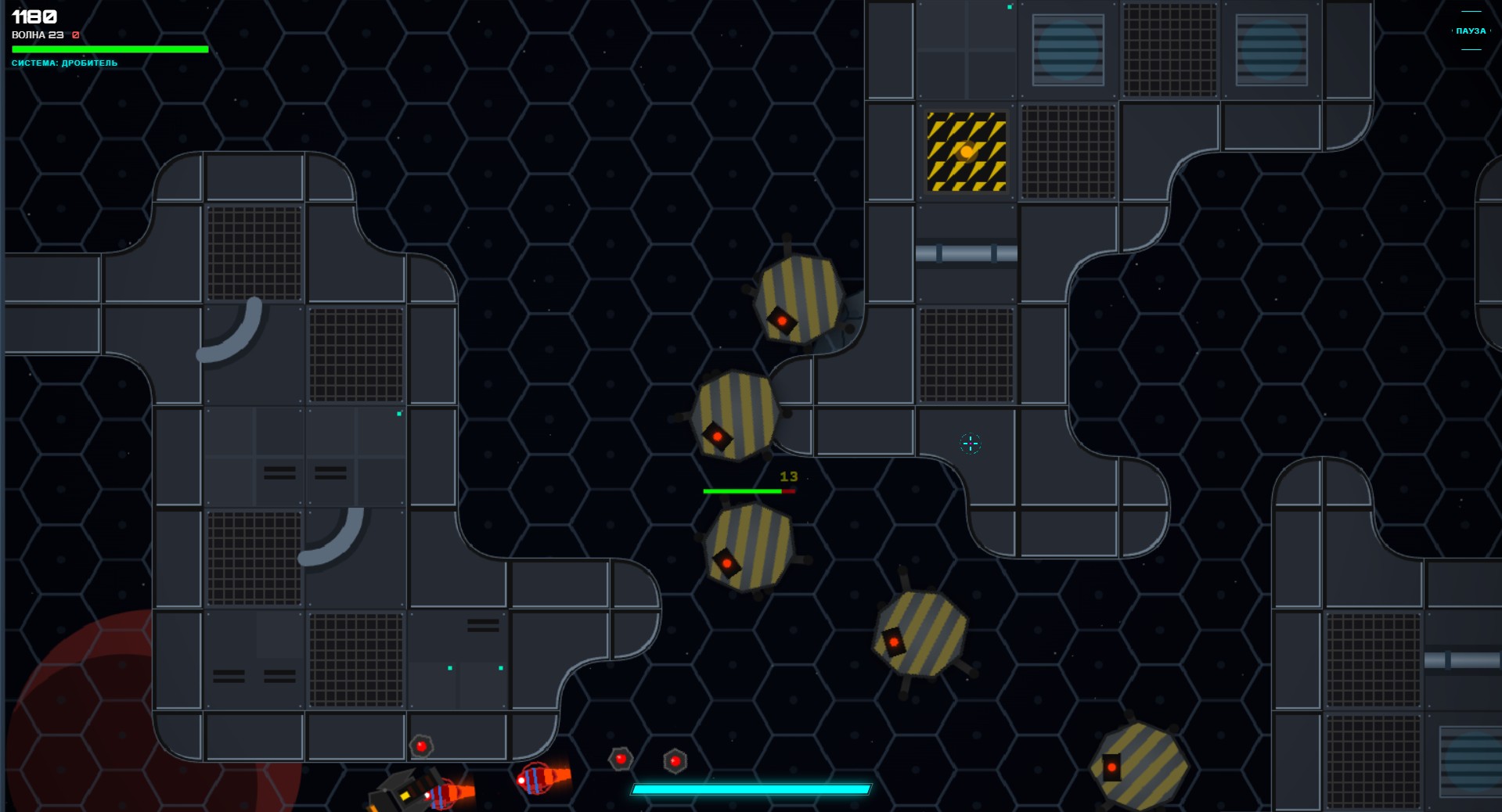Click the enemy health bar labeled 13
The image size is (1502, 812).
(750, 490)
